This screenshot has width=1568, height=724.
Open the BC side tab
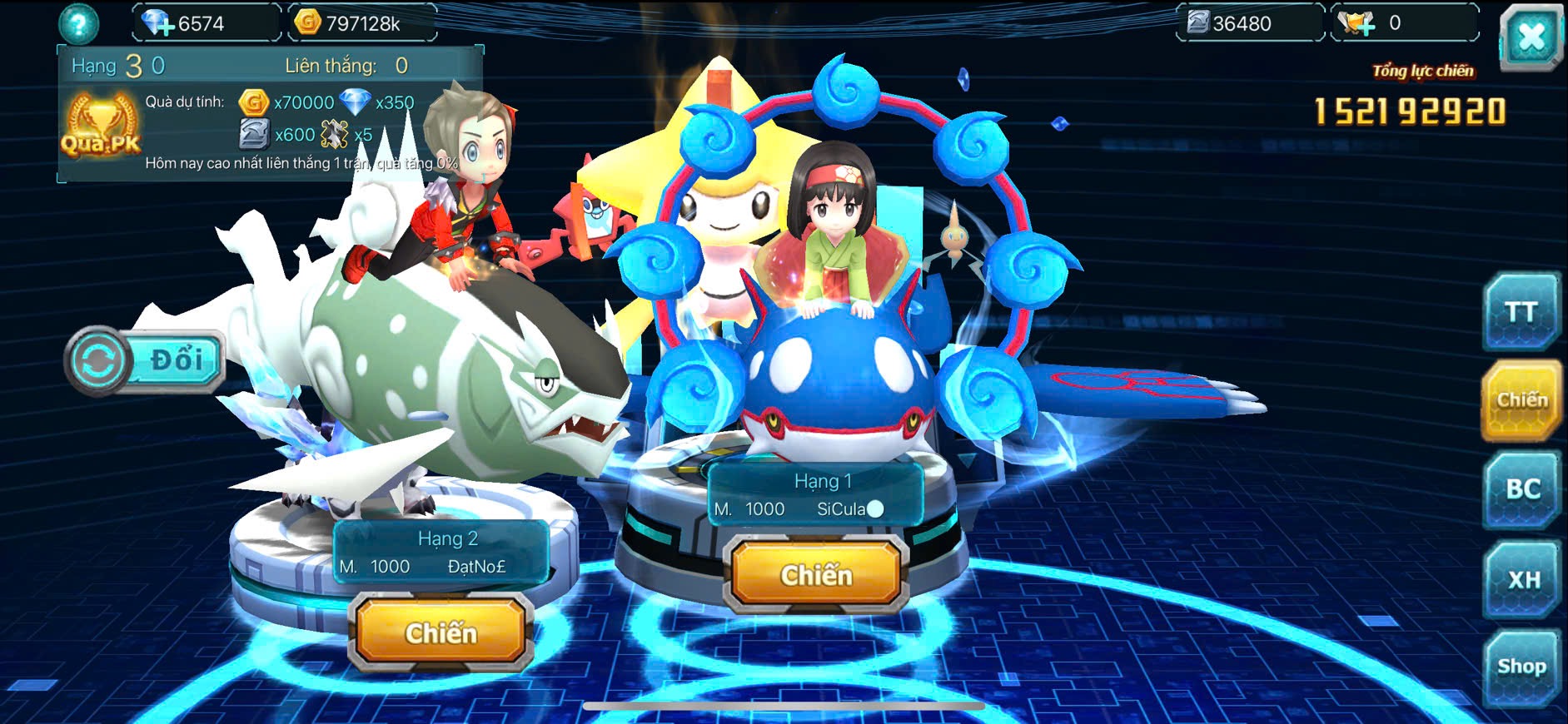[1521, 488]
